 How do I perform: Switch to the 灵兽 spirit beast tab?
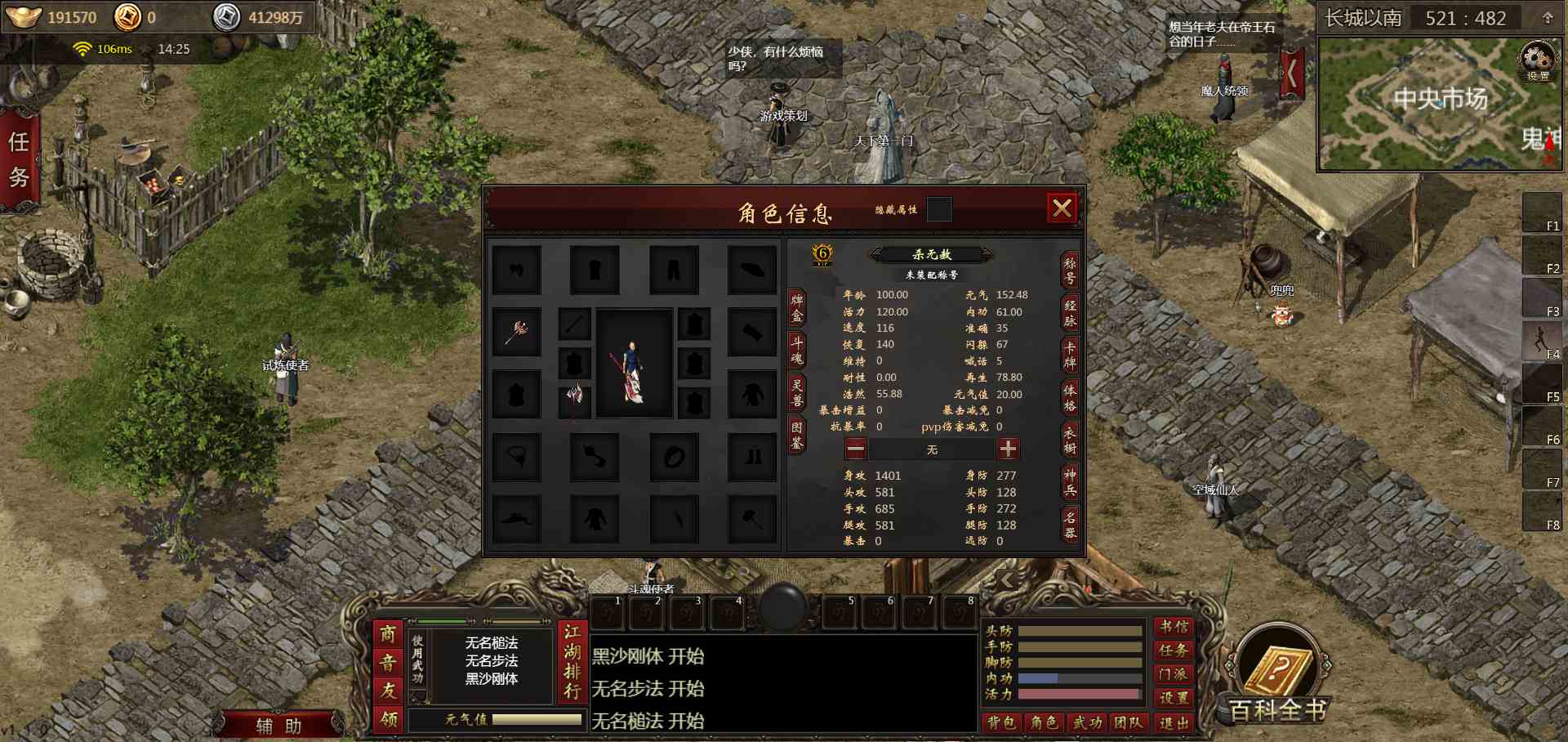[x=796, y=392]
